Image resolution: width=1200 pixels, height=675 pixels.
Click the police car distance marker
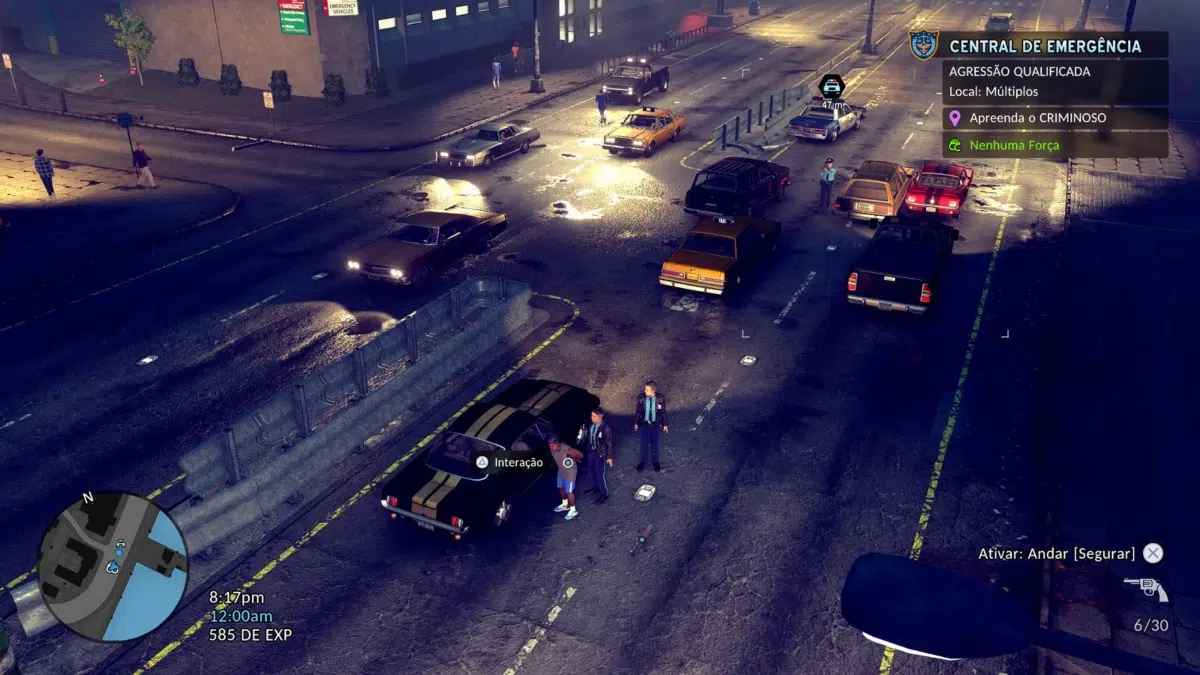click(x=831, y=87)
